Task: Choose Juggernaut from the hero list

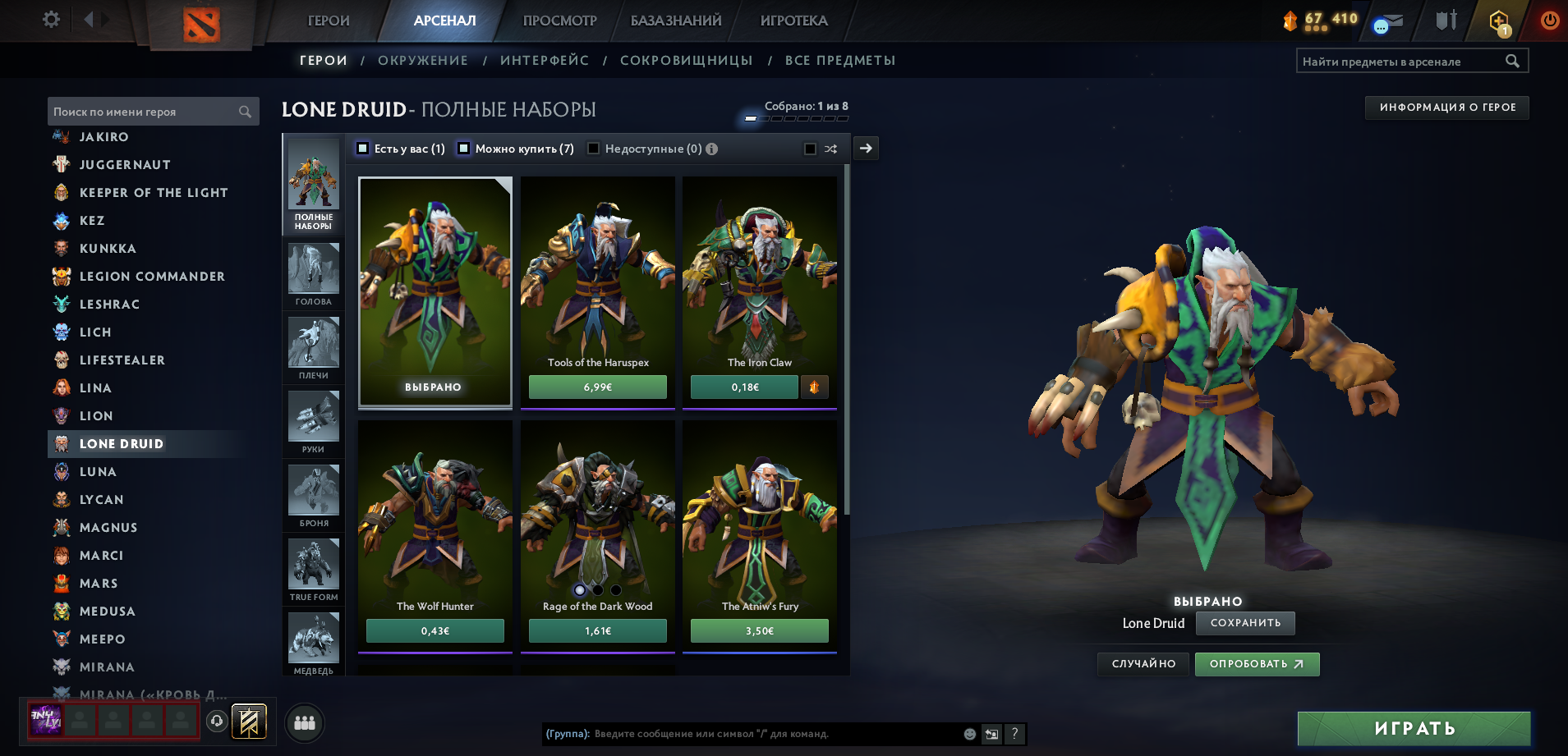Action: 125,165
